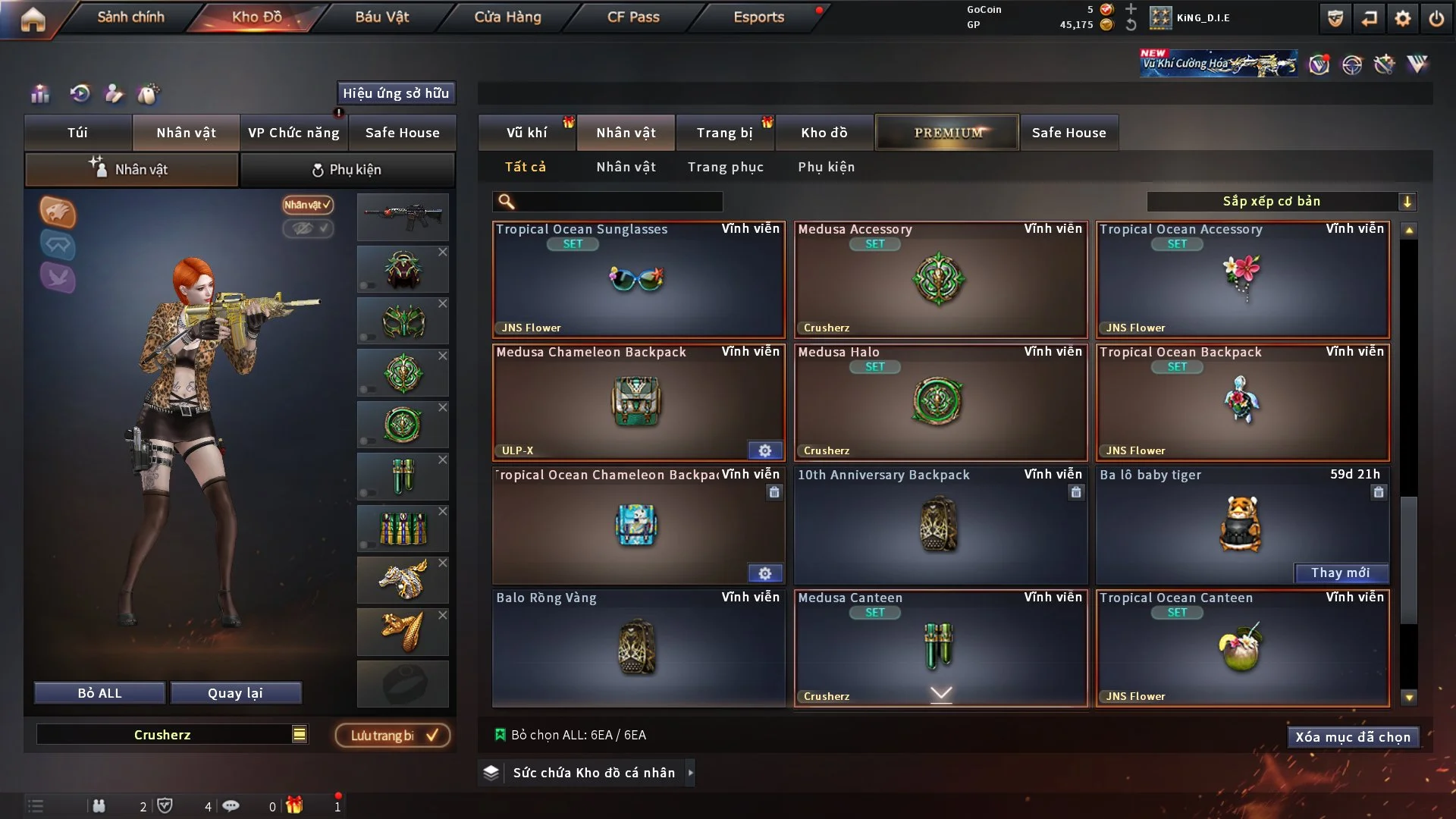This screenshot has height=819, width=1456.
Task: Filter items by Trang phục
Action: click(x=725, y=167)
